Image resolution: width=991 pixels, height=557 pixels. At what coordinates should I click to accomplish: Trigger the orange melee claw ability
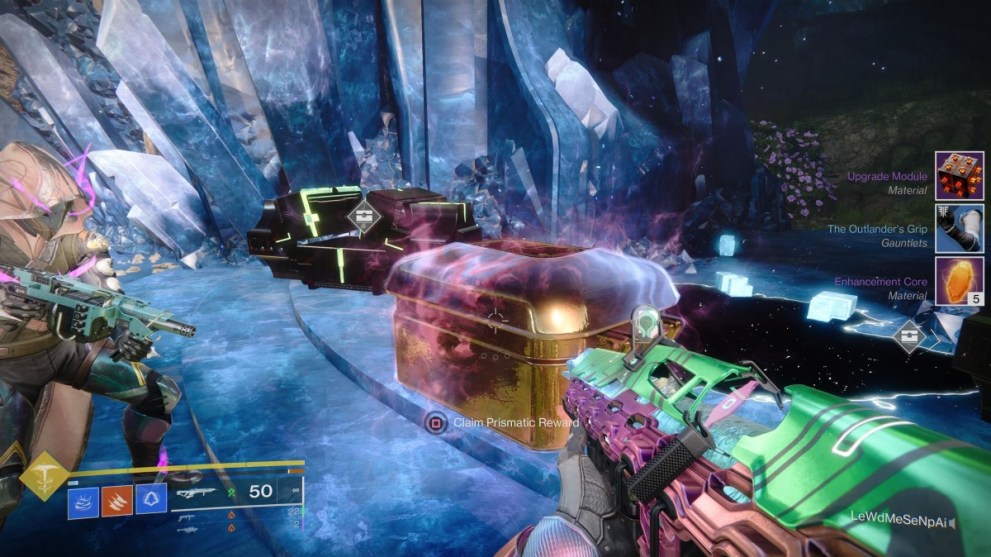tap(116, 498)
